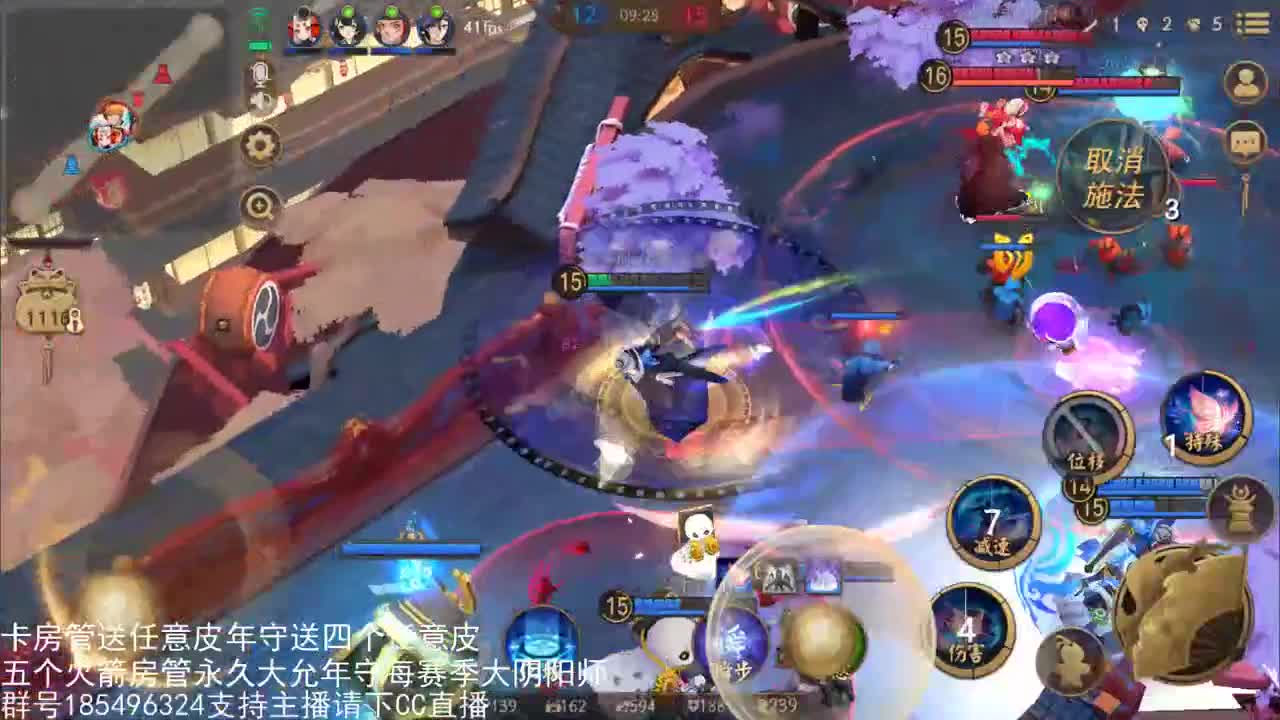
Task: Open the in-game settings gear
Action: pyautogui.click(x=259, y=143)
